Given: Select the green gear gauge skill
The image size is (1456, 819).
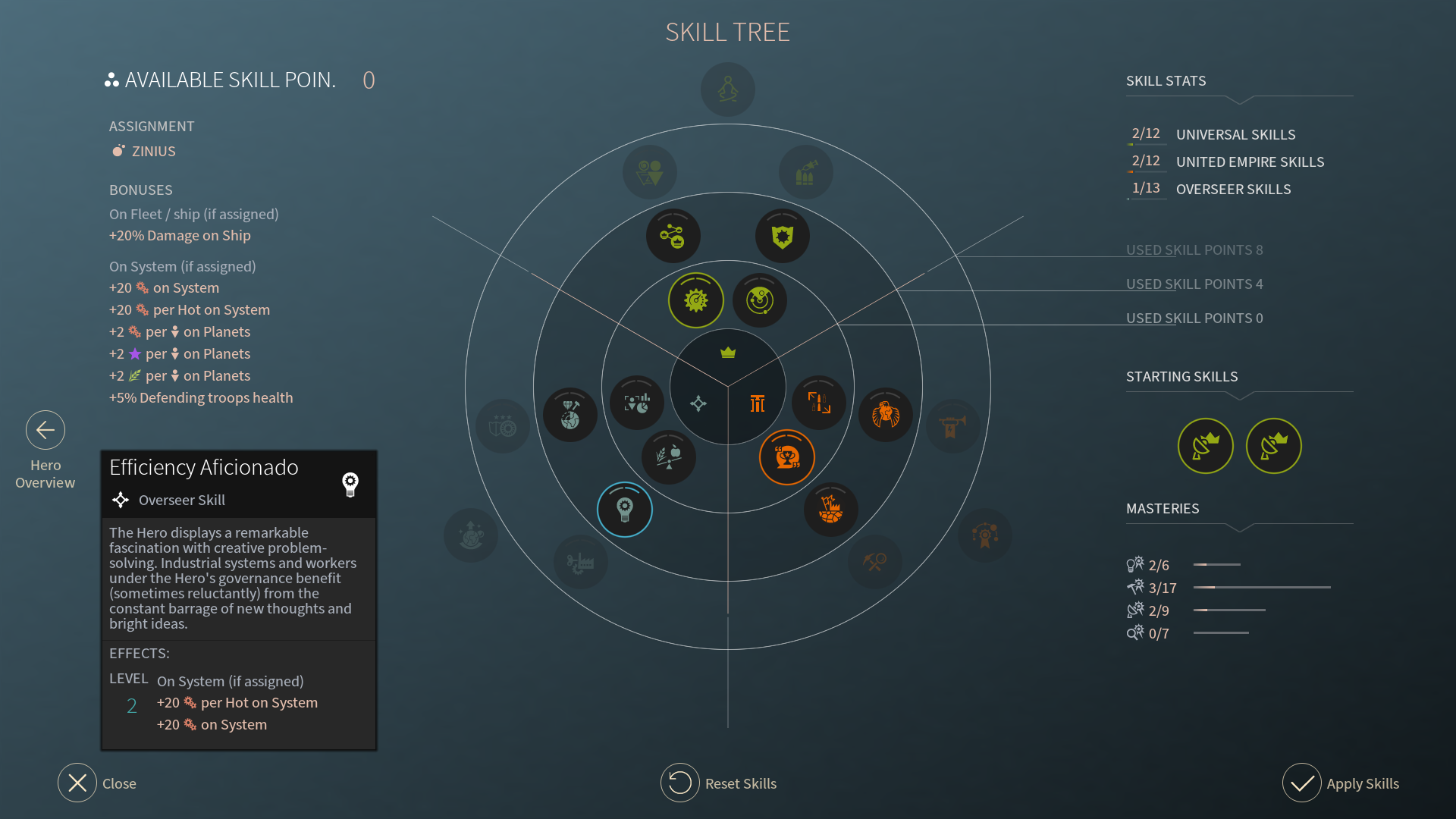Looking at the screenshot, I should (x=696, y=300).
